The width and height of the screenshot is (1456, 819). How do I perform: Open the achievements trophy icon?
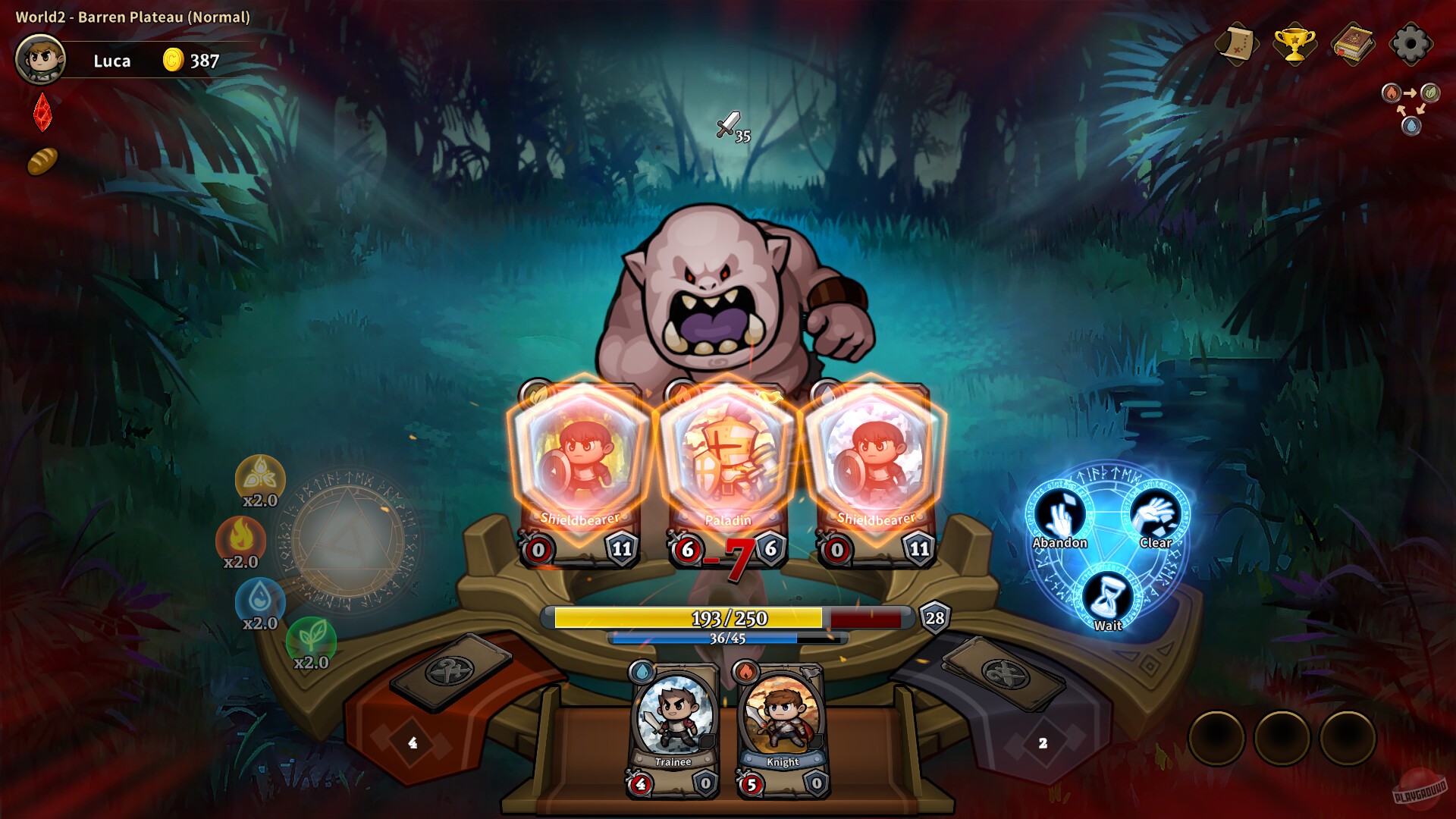click(1297, 44)
